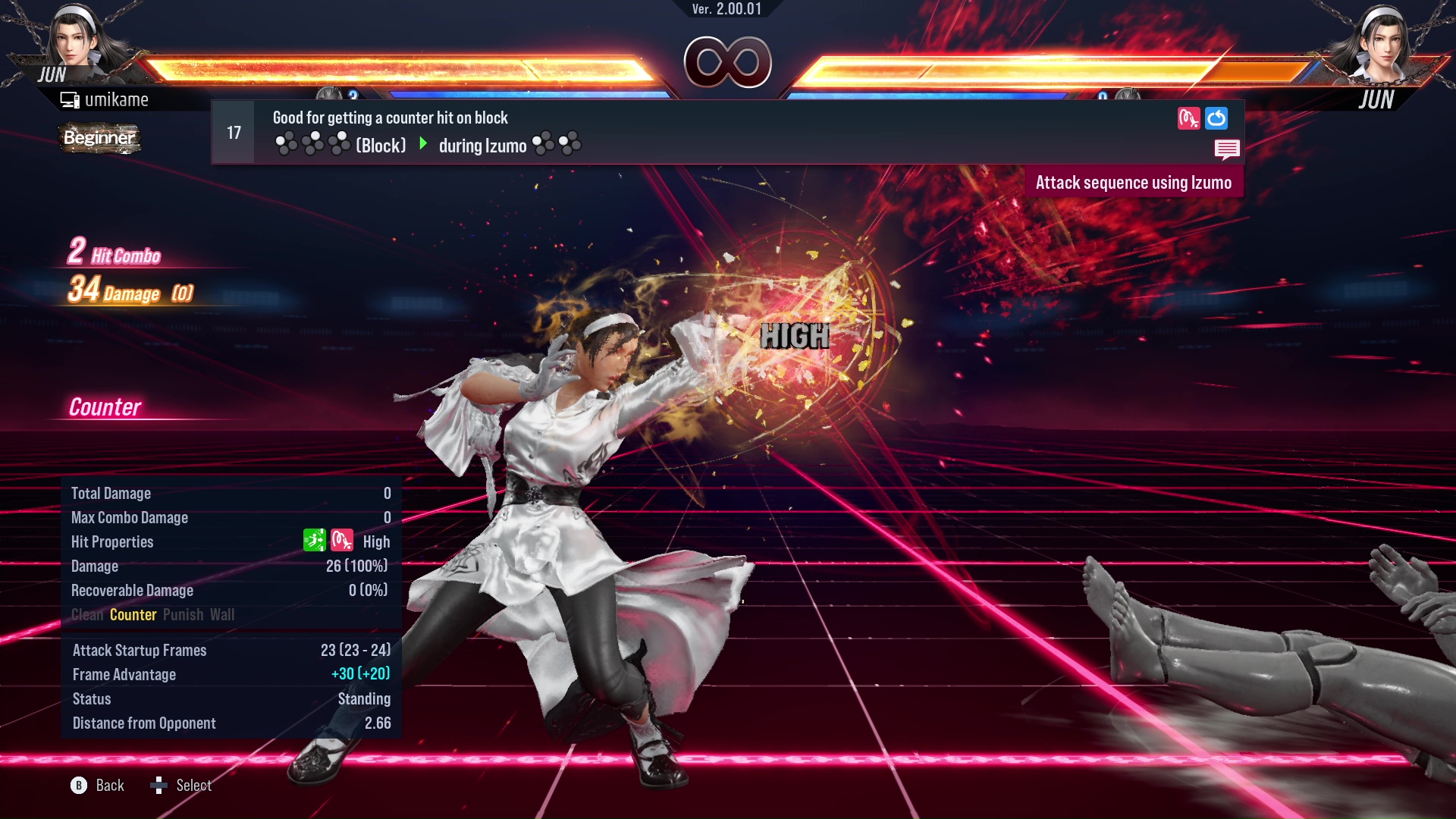Expand the Attack sequence using Izumo label
The image size is (1456, 819).
point(1134,182)
